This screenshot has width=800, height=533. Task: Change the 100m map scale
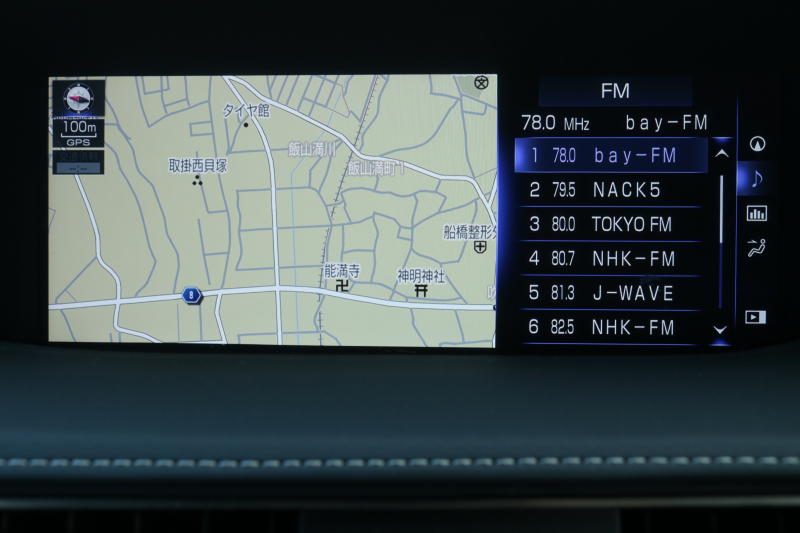pyautogui.click(x=78, y=131)
